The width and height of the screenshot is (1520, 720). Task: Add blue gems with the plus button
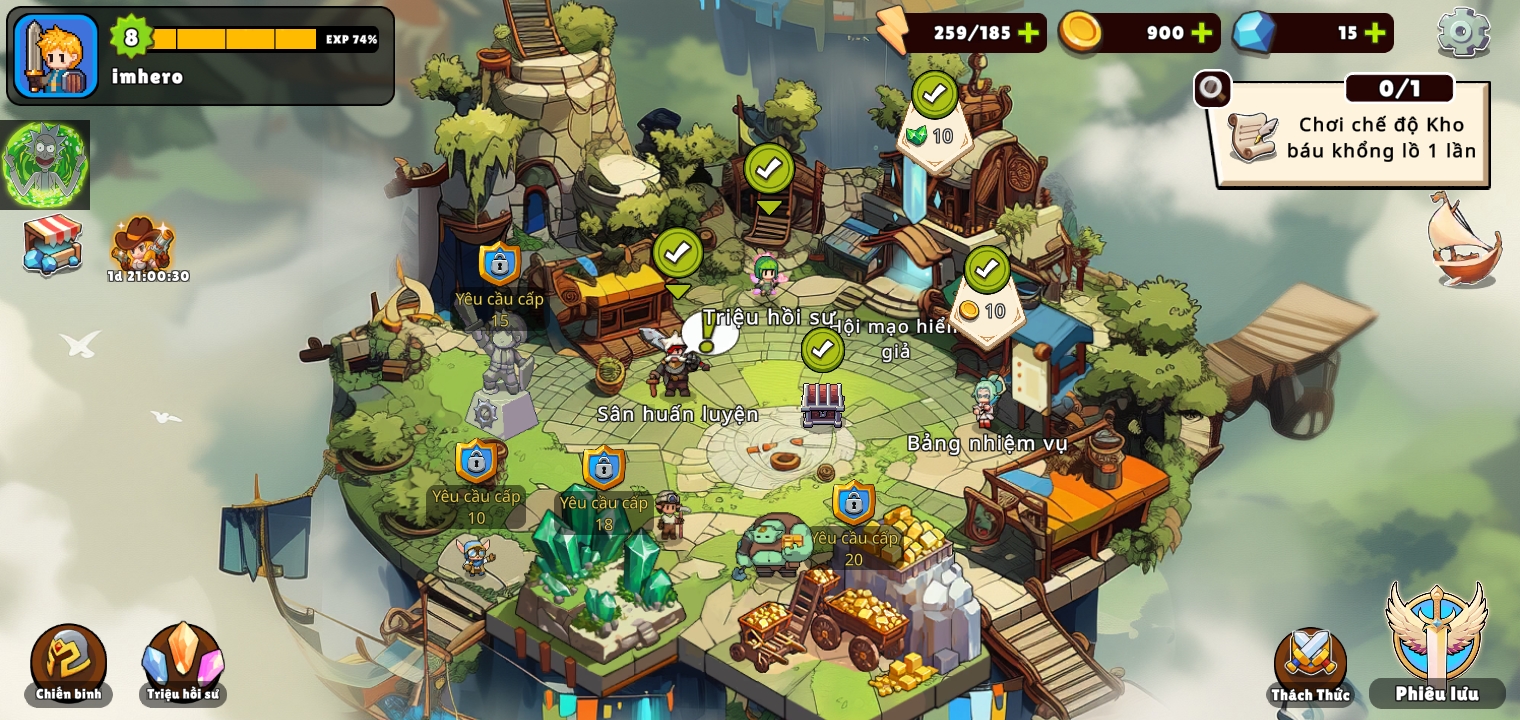[x=1375, y=33]
